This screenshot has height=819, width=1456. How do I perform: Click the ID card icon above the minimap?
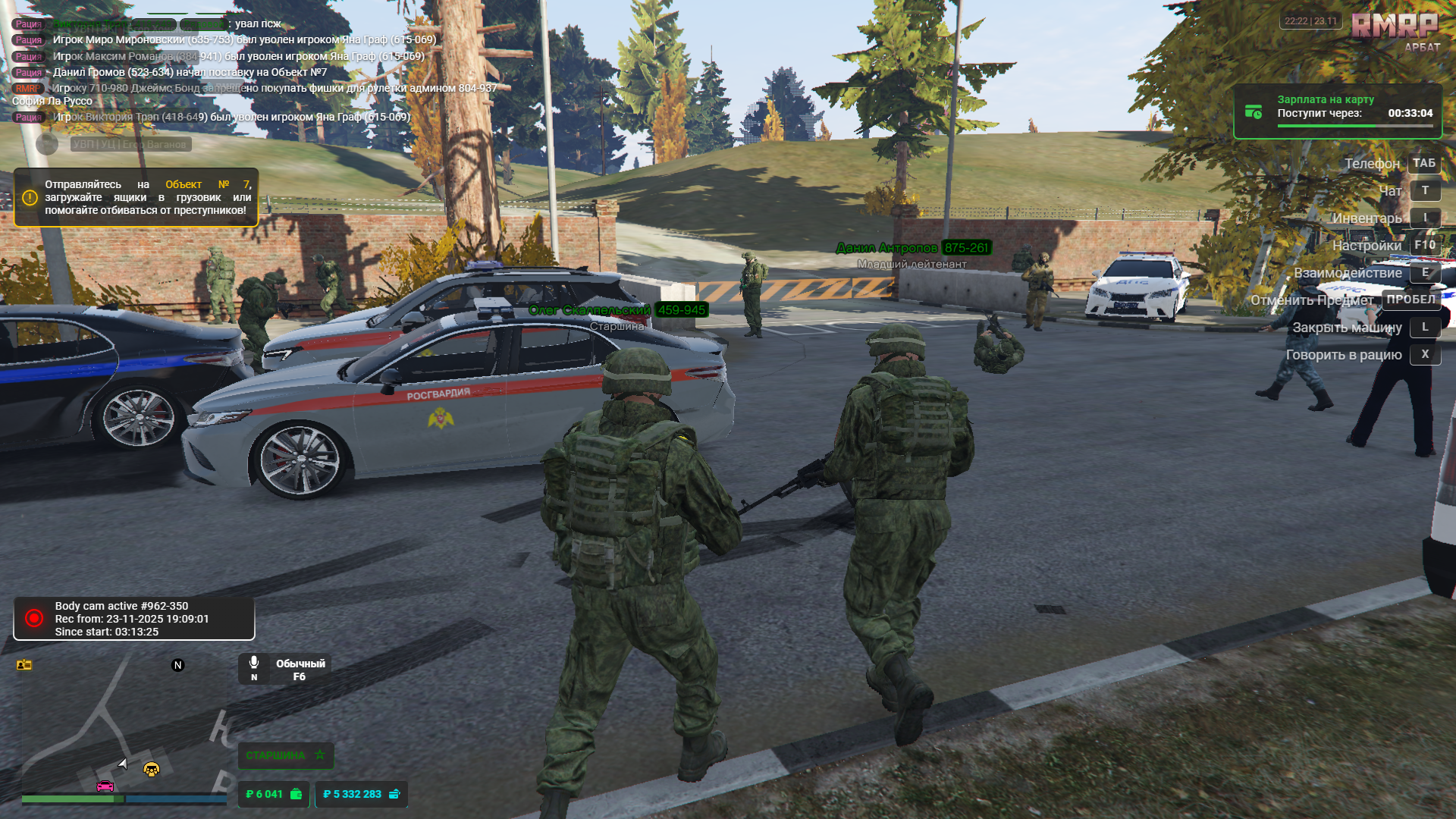pos(26,665)
